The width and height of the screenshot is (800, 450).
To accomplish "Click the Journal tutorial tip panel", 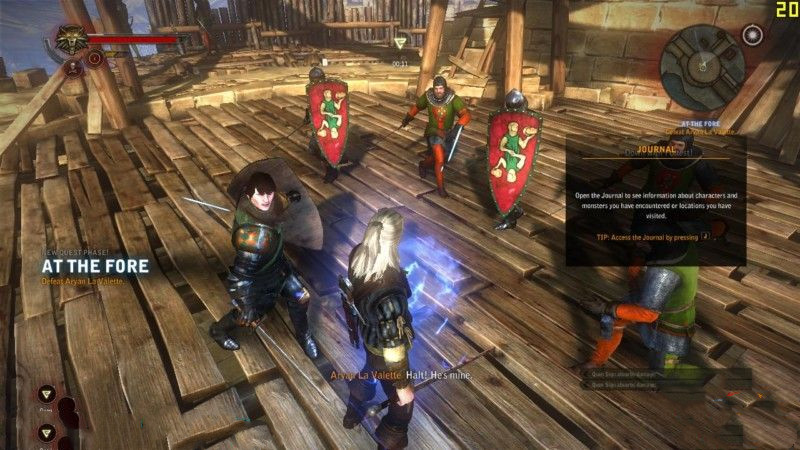I will pos(655,202).
